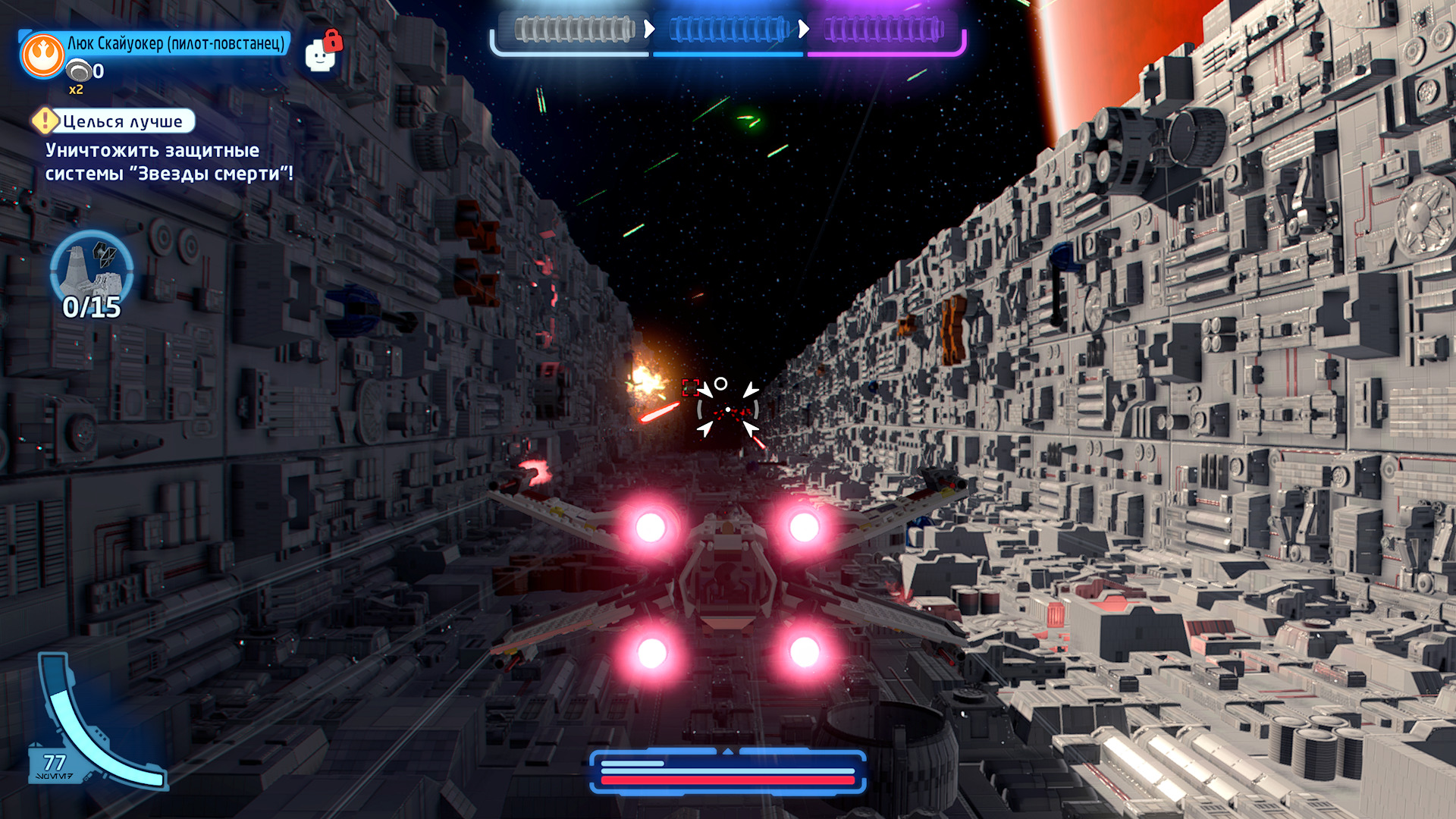The height and width of the screenshot is (819, 1456).
Task: Click Luke Skywalker's Rebel Alliance portrait
Action: (42, 55)
